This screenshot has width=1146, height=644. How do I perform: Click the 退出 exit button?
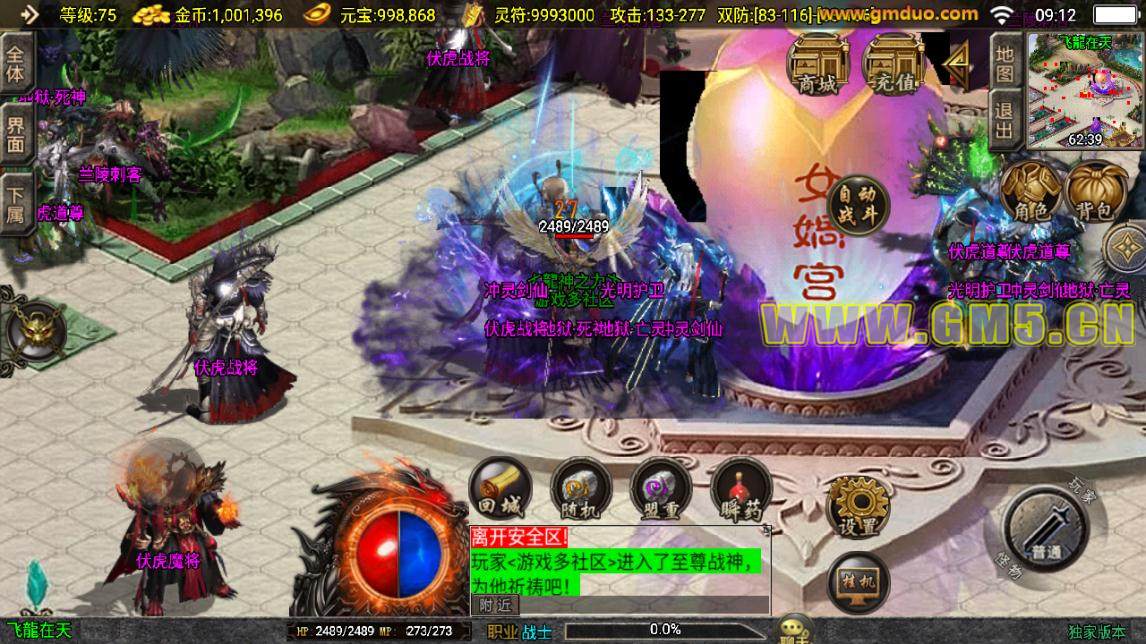(1005, 119)
